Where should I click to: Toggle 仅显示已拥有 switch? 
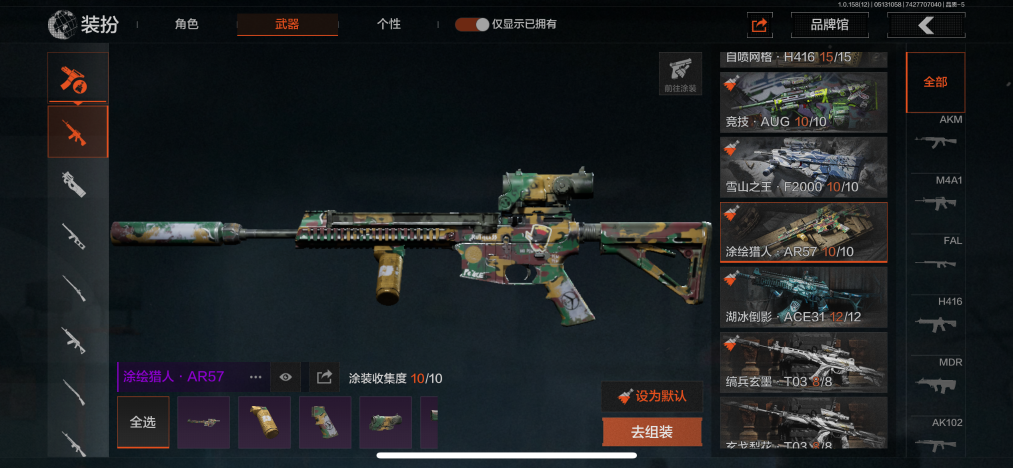coord(472,24)
